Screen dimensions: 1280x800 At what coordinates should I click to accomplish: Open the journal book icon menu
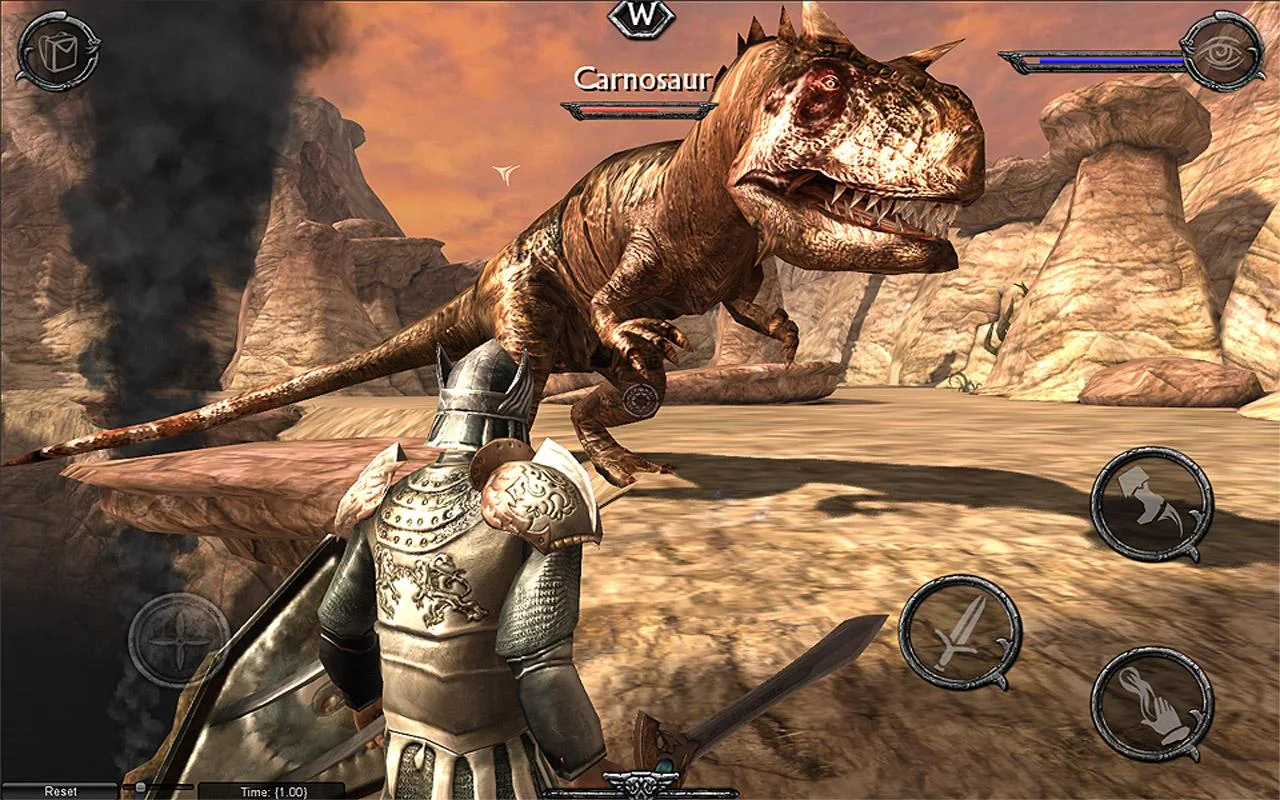56,51
